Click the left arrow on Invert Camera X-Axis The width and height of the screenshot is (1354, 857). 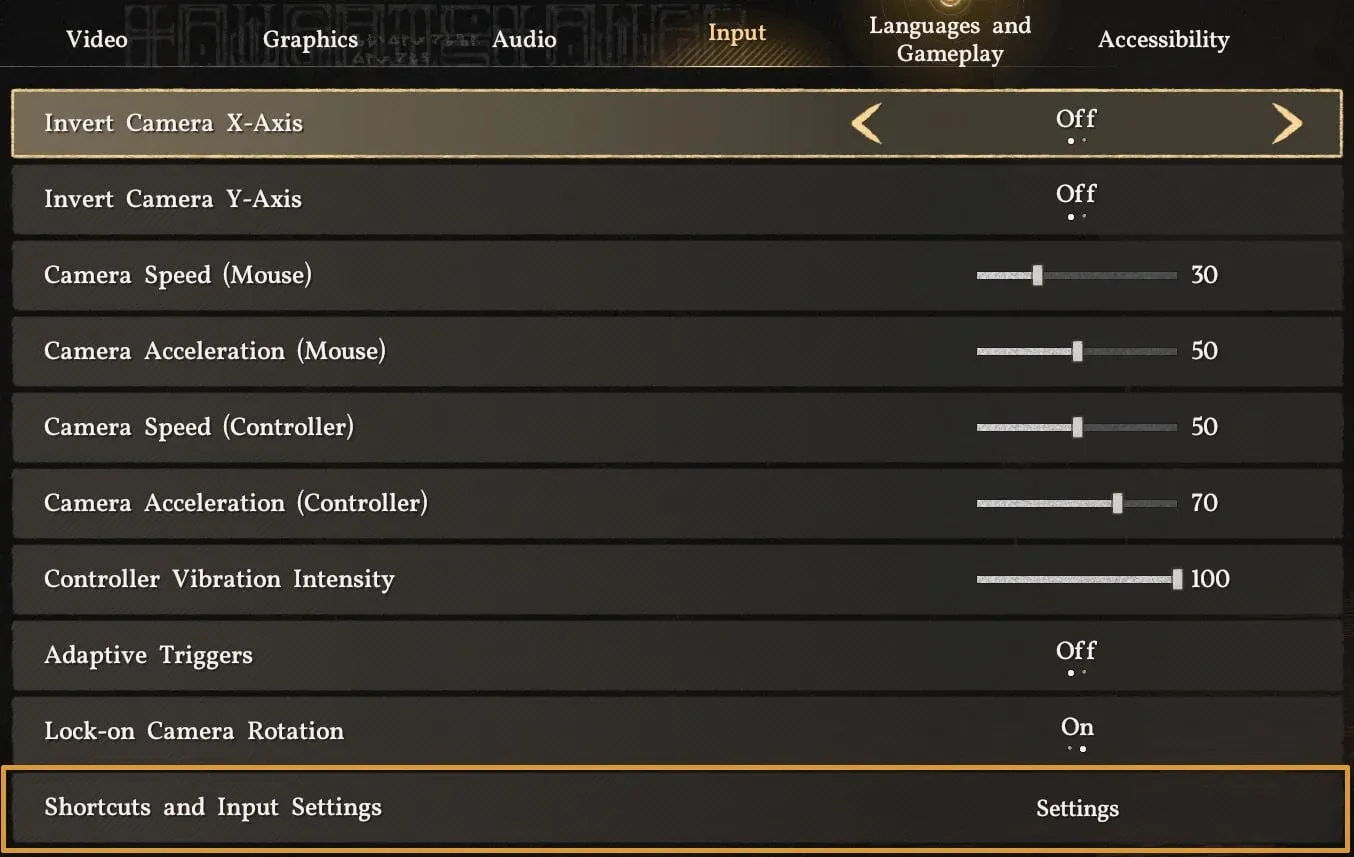pos(866,122)
